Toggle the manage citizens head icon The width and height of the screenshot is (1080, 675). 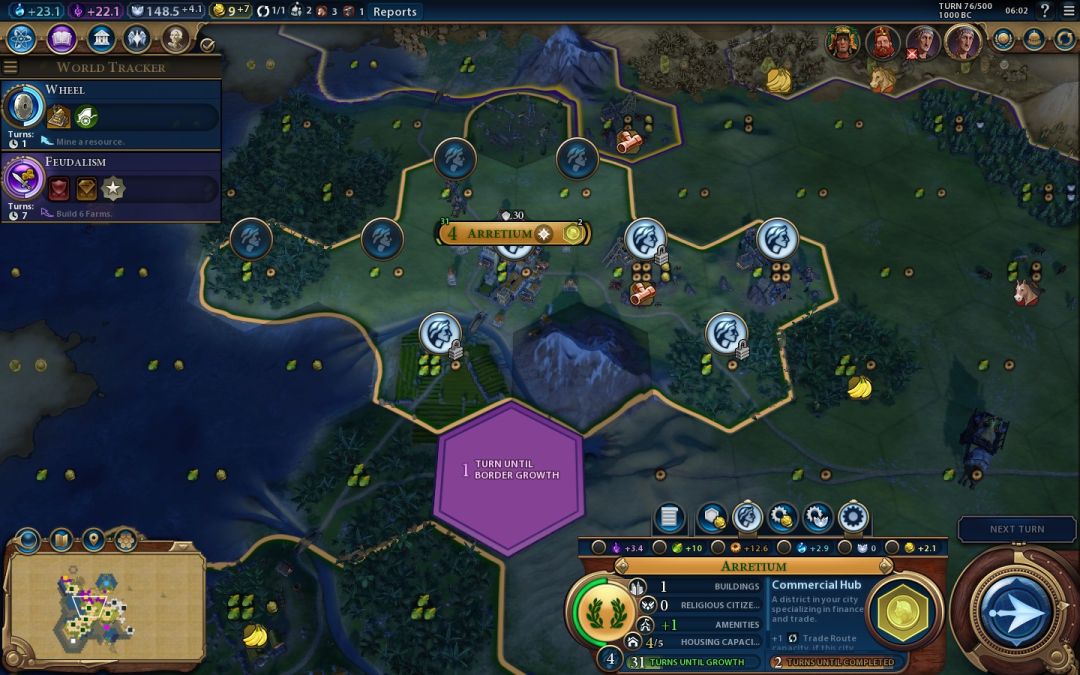(747, 518)
